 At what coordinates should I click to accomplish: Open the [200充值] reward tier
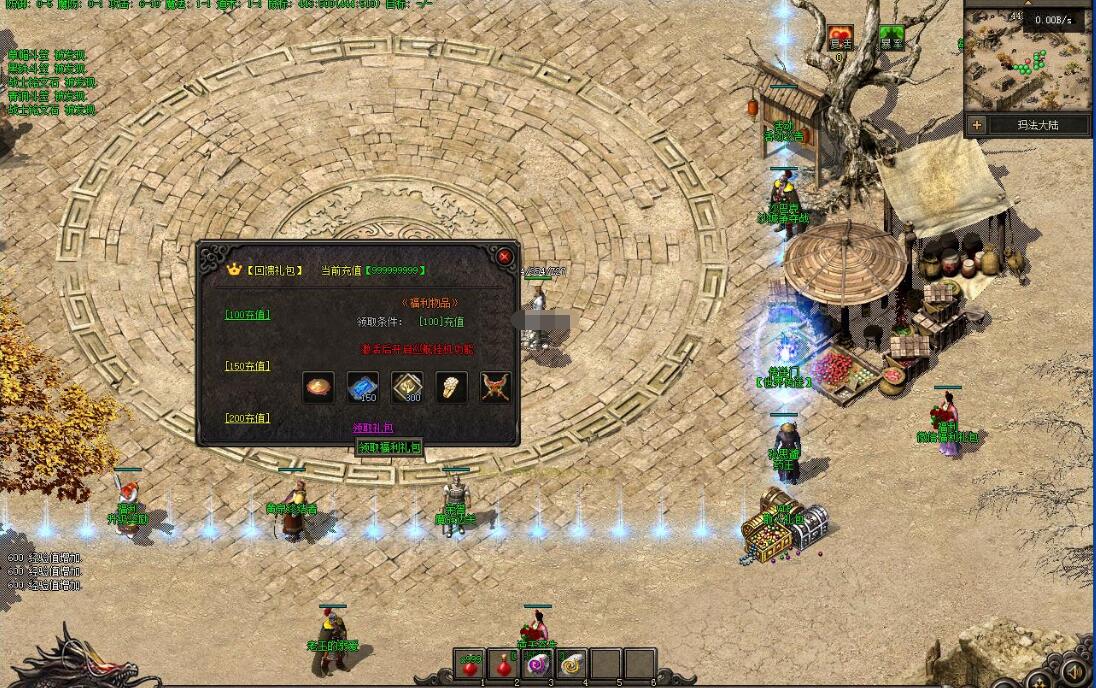pyautogui.click(x=247, y=418)
